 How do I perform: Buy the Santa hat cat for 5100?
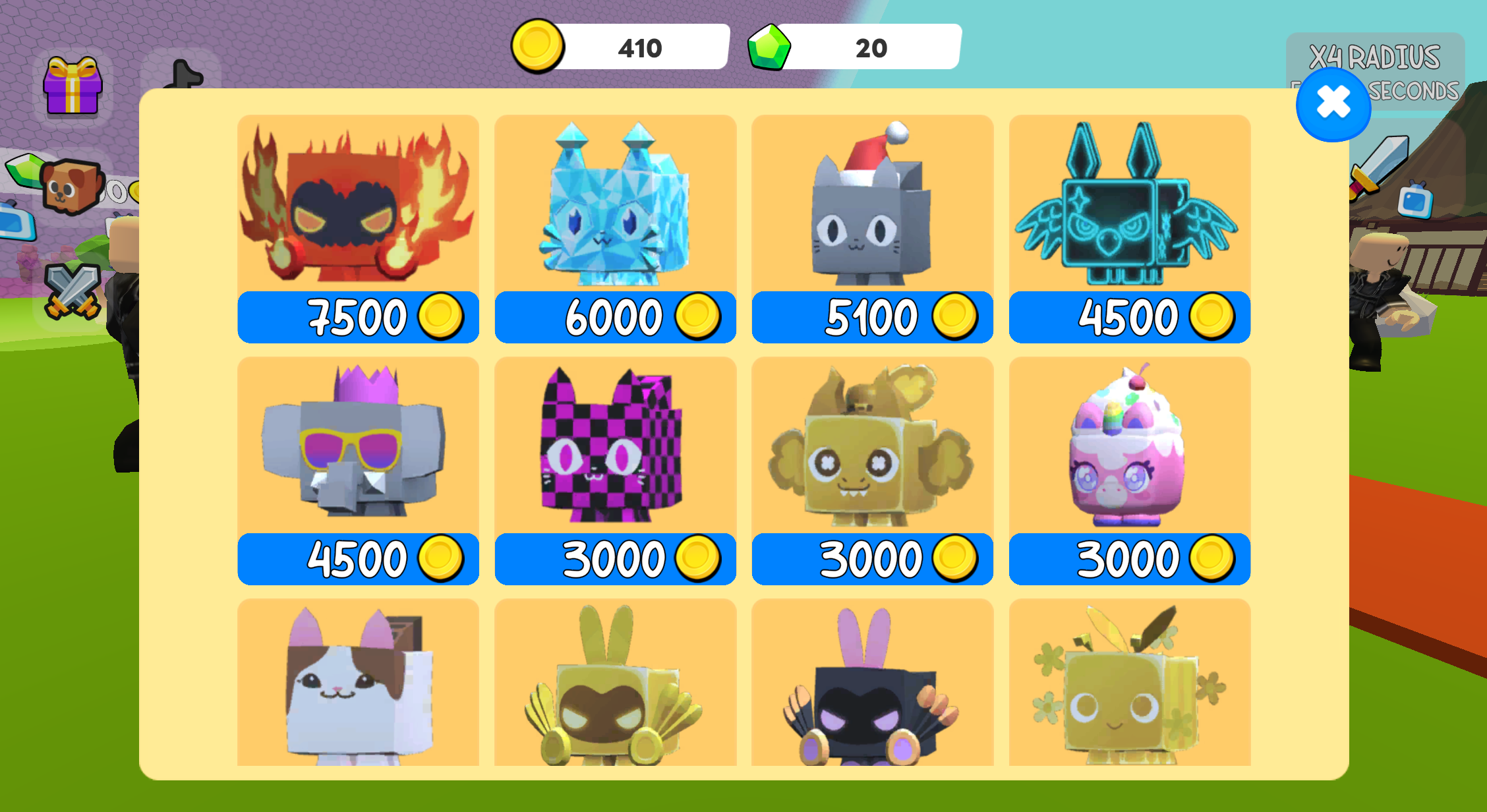pyautogui.click(x=871, y=318)
